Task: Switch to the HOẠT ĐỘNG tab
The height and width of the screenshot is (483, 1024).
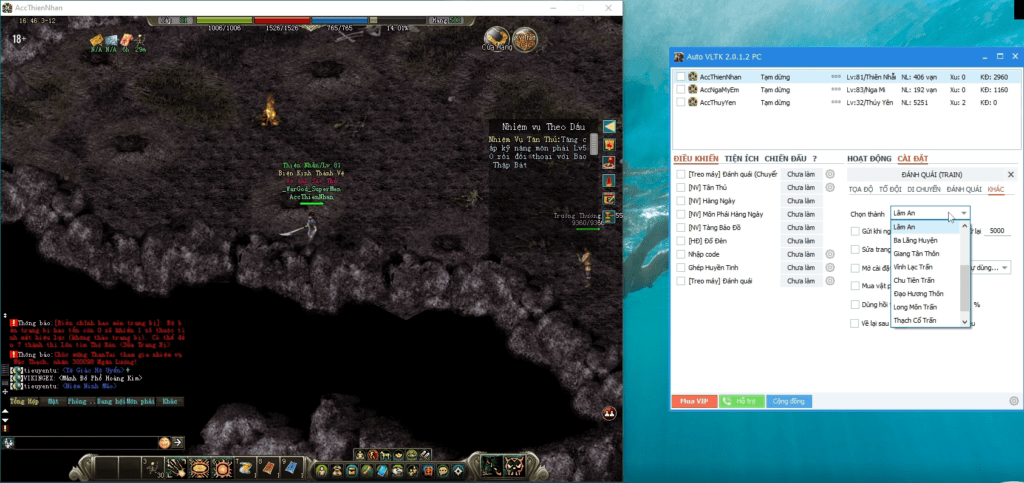Action: pyautogui.click(x=868, y=158)
